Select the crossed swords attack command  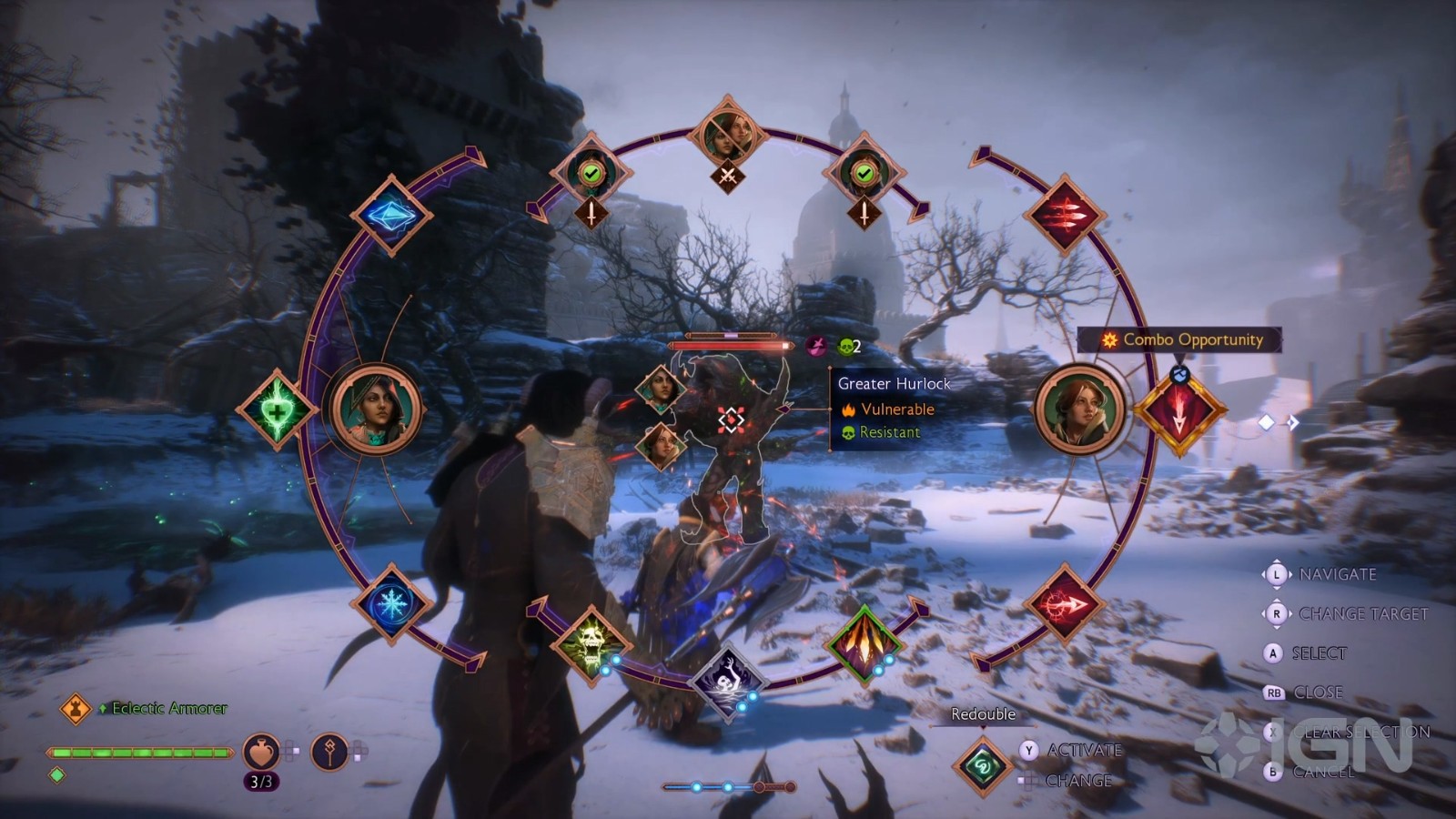[727, 175]
